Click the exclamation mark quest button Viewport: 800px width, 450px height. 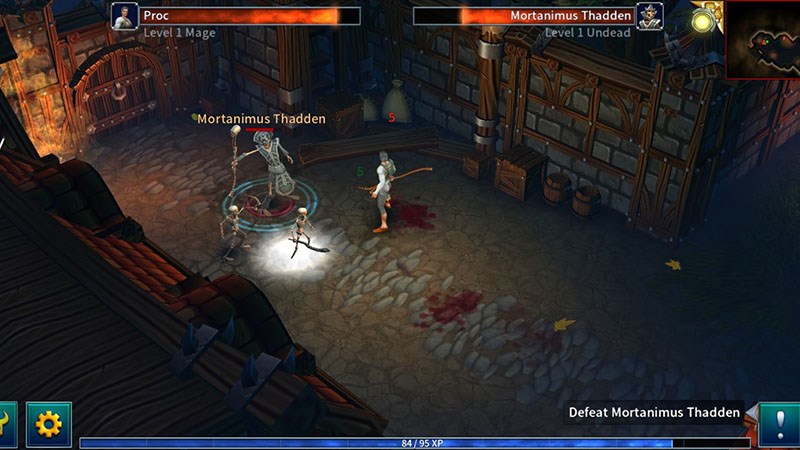coord(779,424)
